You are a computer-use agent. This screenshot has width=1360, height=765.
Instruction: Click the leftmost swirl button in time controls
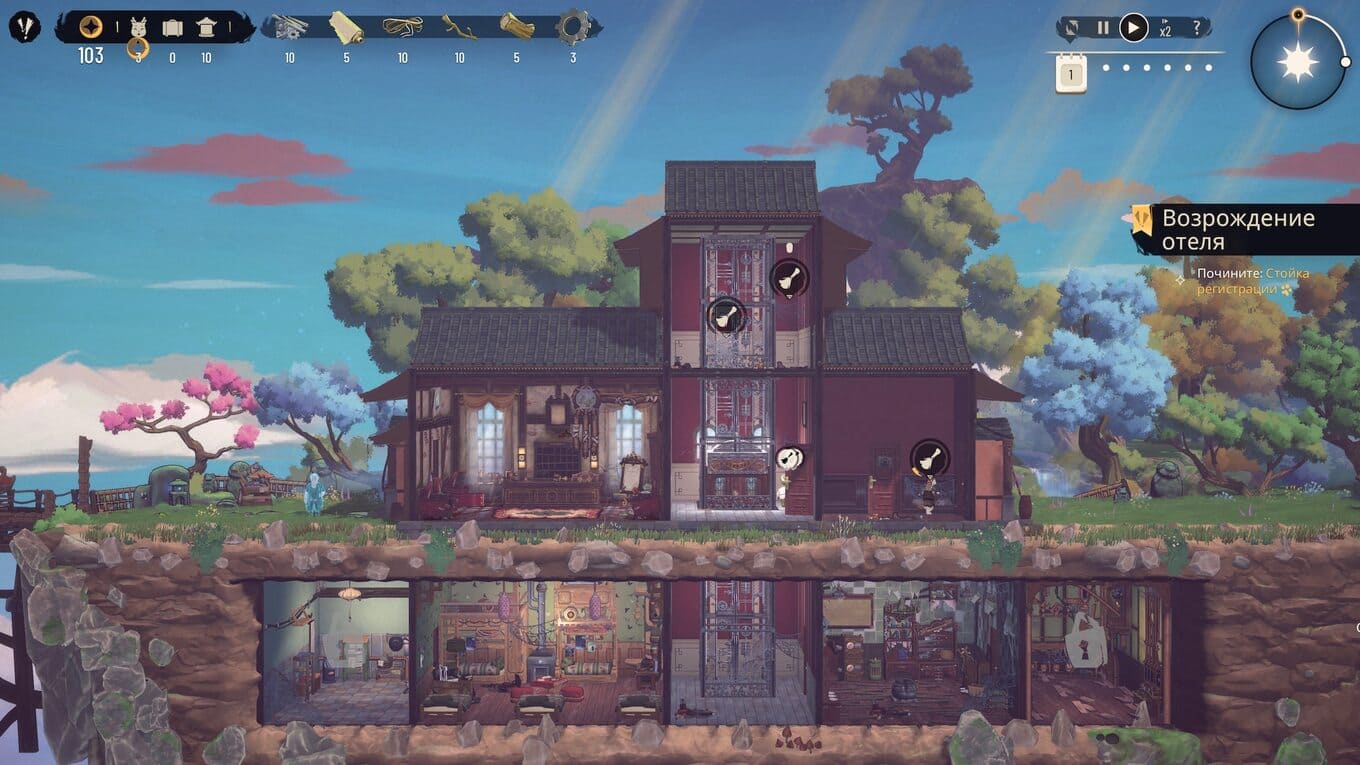tap(1073, 28)
